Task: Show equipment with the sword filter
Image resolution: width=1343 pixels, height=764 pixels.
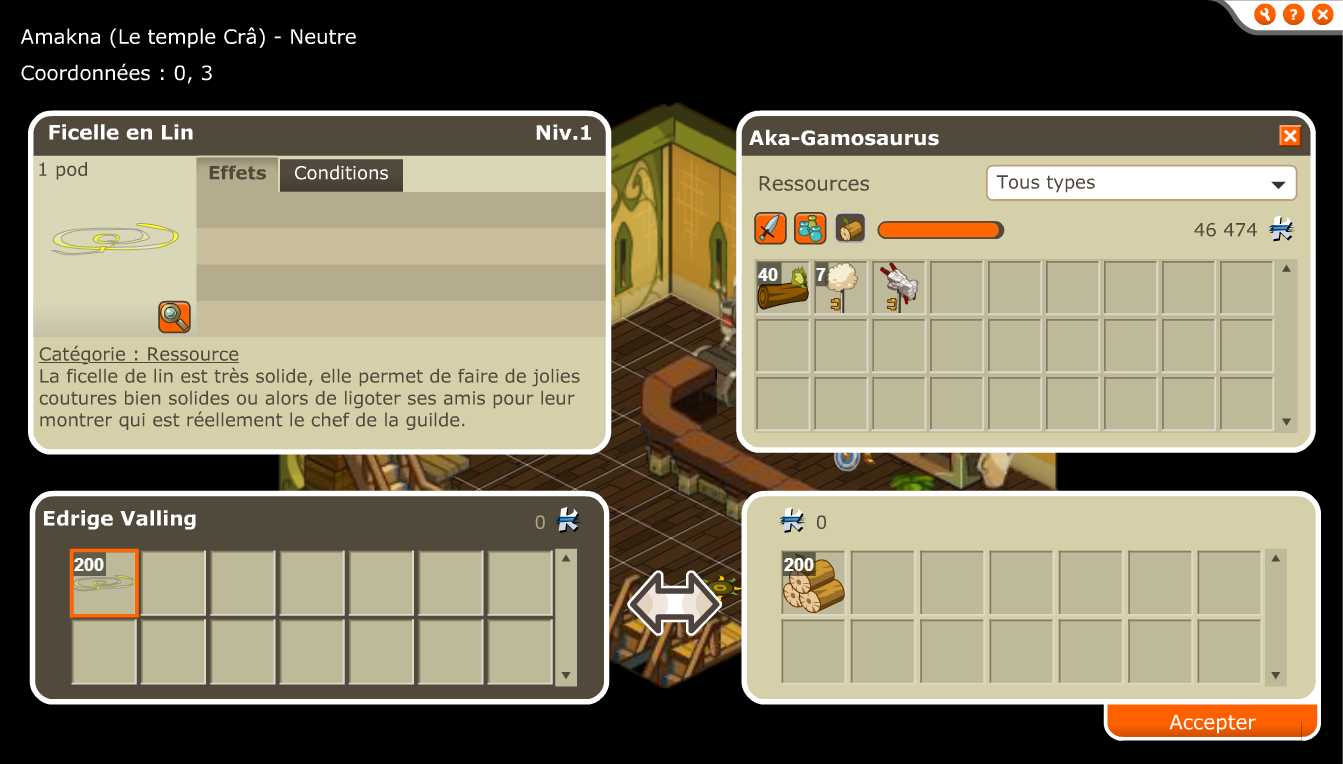Action: coord(770,229)
